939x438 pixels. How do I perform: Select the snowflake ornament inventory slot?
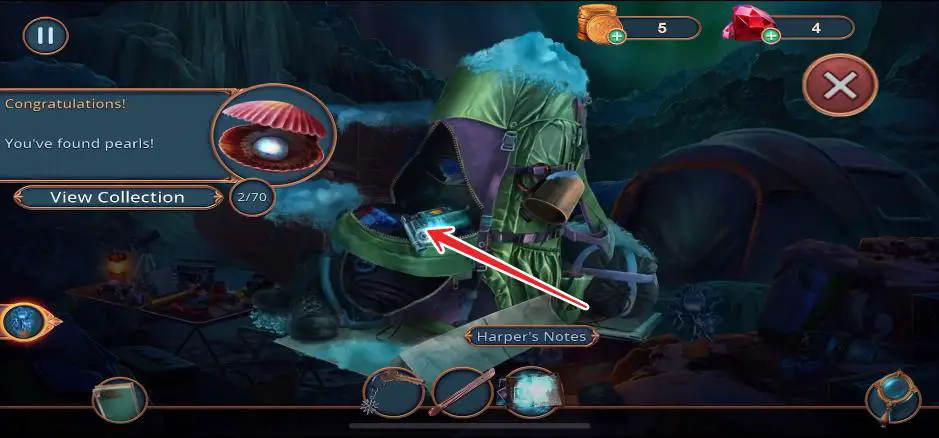tap(393, 393)
